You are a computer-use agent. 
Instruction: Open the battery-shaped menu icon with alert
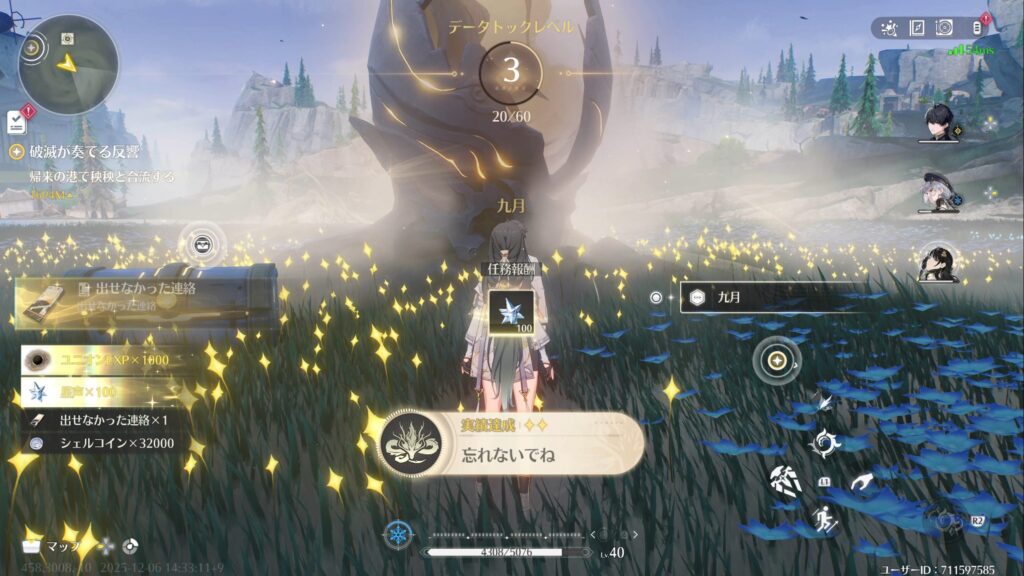click(977, 28)
